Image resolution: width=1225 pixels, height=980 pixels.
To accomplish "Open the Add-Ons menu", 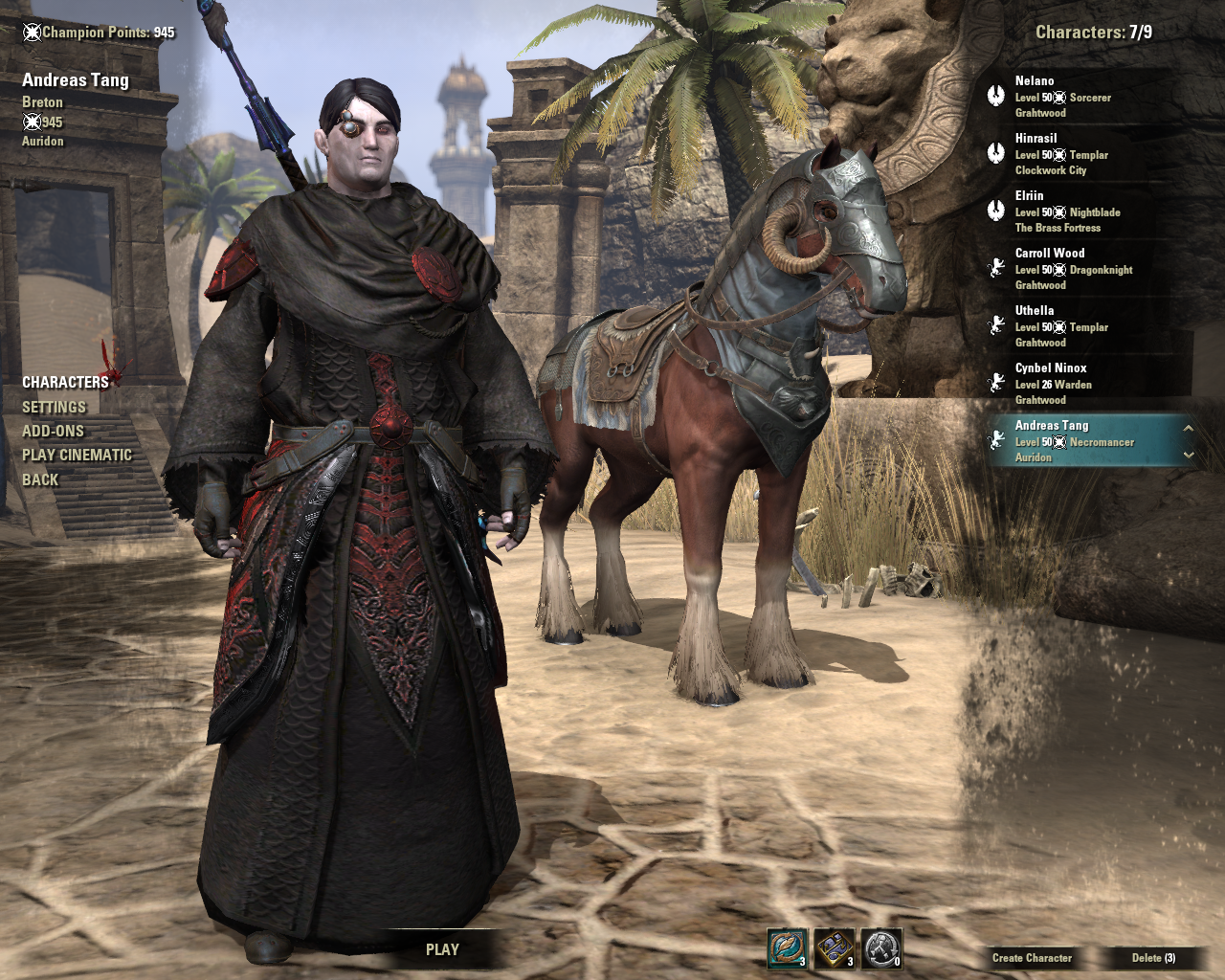I will click(x=53, y=431).
